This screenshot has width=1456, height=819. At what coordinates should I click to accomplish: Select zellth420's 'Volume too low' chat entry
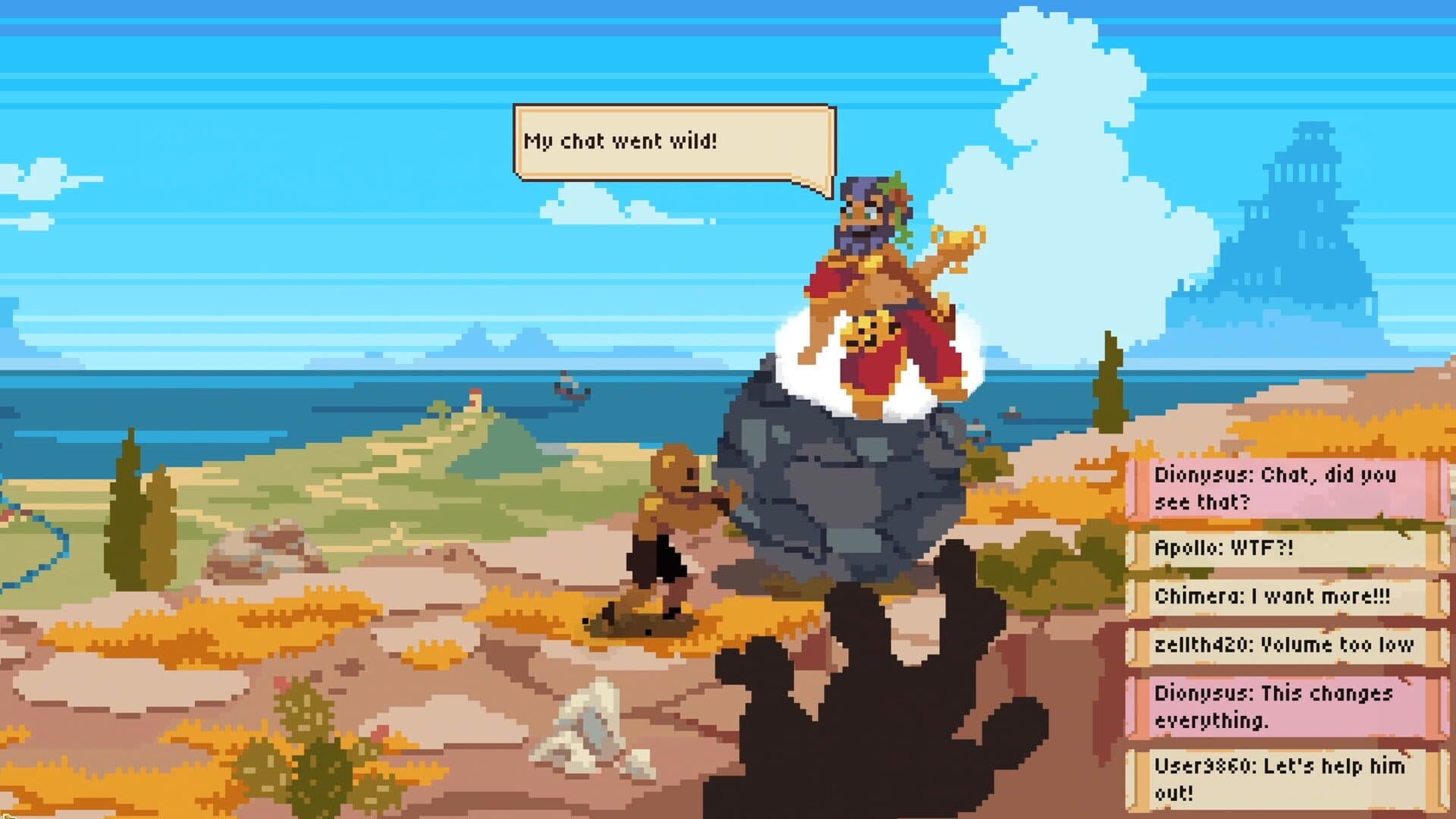tap(1289, 647)
